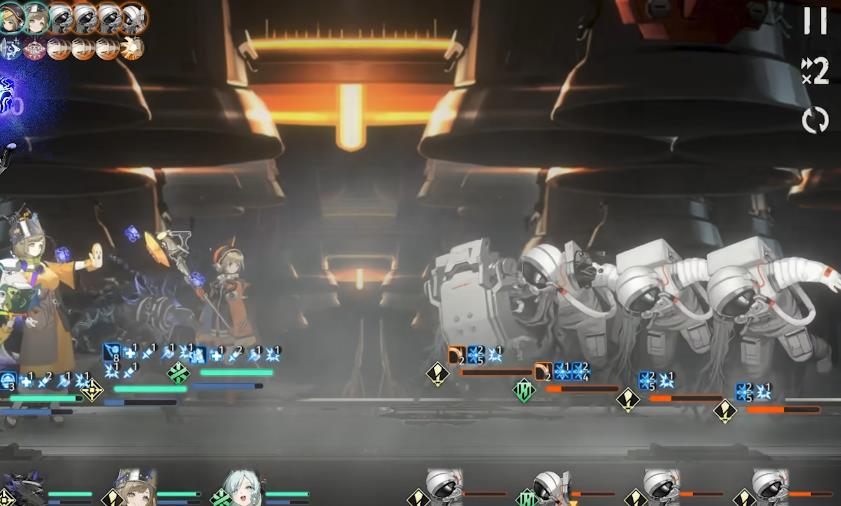Toggle auto-battle with the circular arrows icon
The width and height of the screenshot is (841, 506).
(x=816, y=120)
